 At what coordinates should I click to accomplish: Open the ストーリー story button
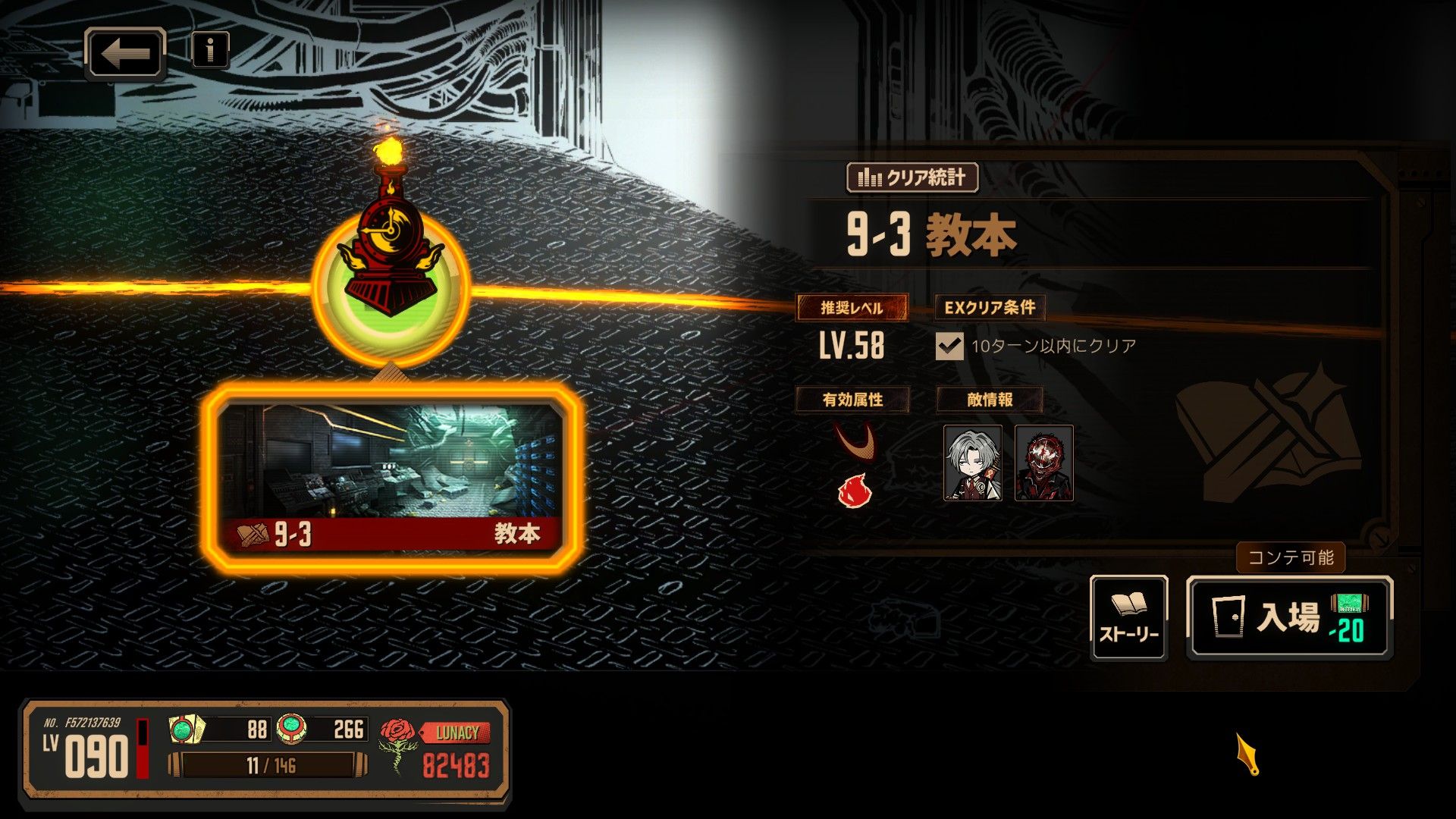1128,617
